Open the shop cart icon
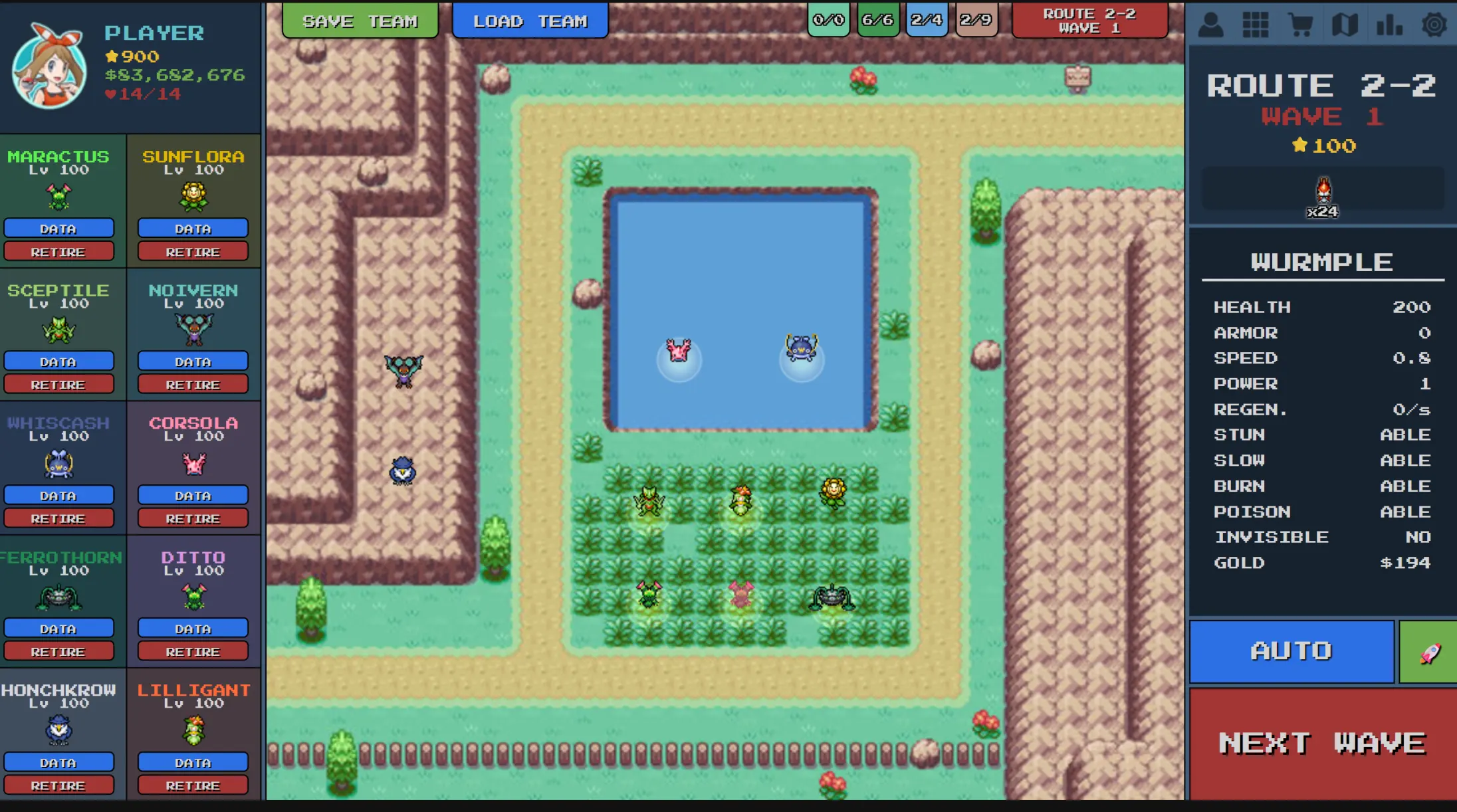 coord(1300,25)
